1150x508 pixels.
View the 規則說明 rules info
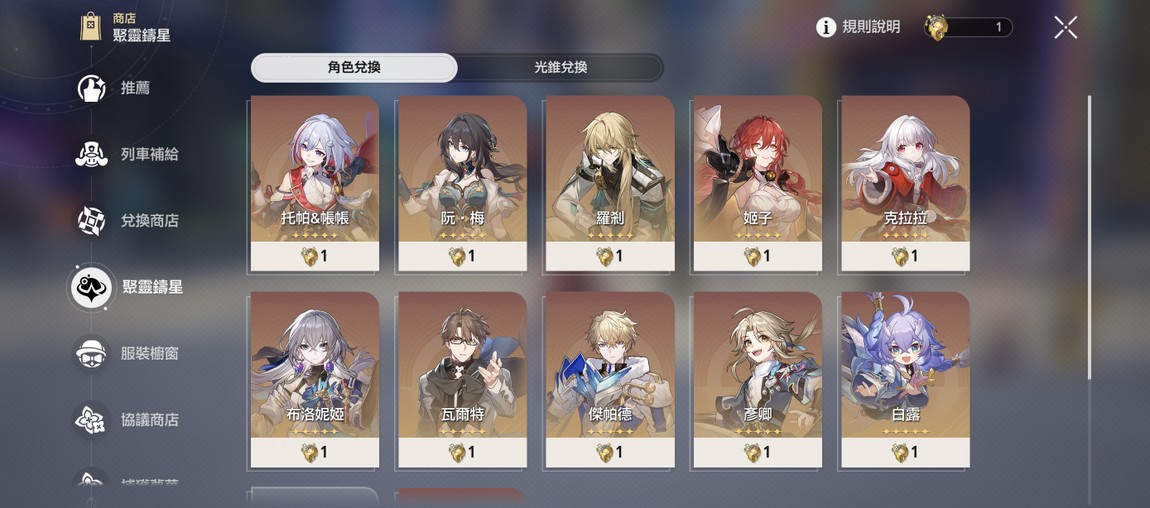[858, 27]
